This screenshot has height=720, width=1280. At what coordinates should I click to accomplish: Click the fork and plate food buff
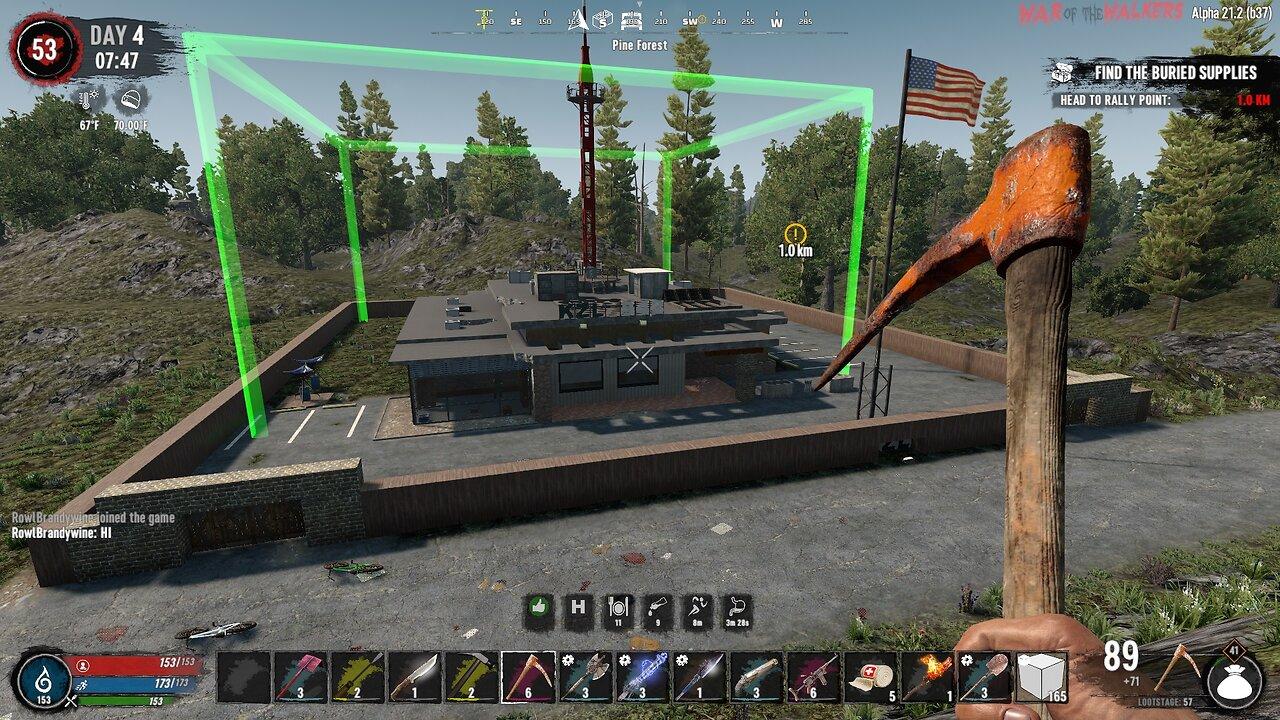617,610
